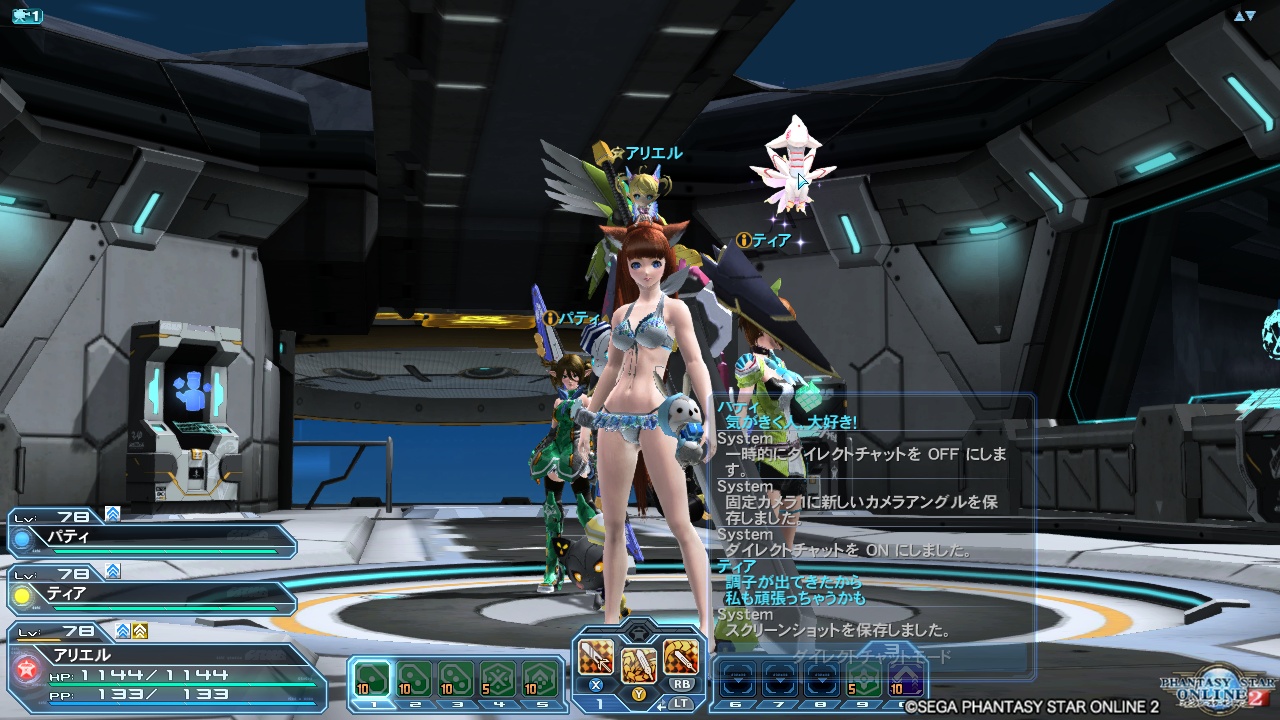Select the weapon icon assigned to Y button
Image resolution: width=1280 pixels, height=720 pixels.
[x=637, y=664]
